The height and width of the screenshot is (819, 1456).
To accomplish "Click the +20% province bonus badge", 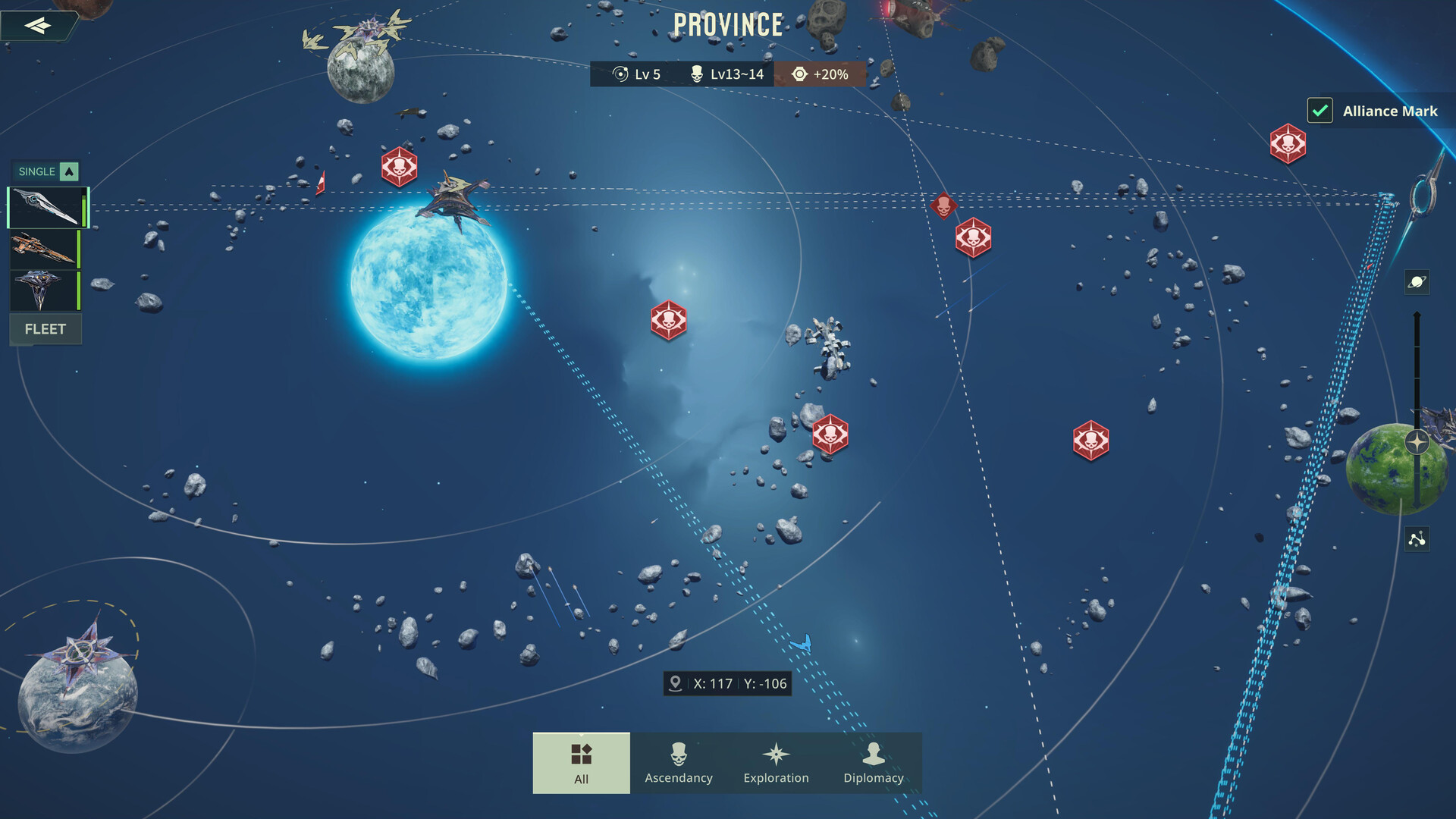I will click(x=820, y=74).
